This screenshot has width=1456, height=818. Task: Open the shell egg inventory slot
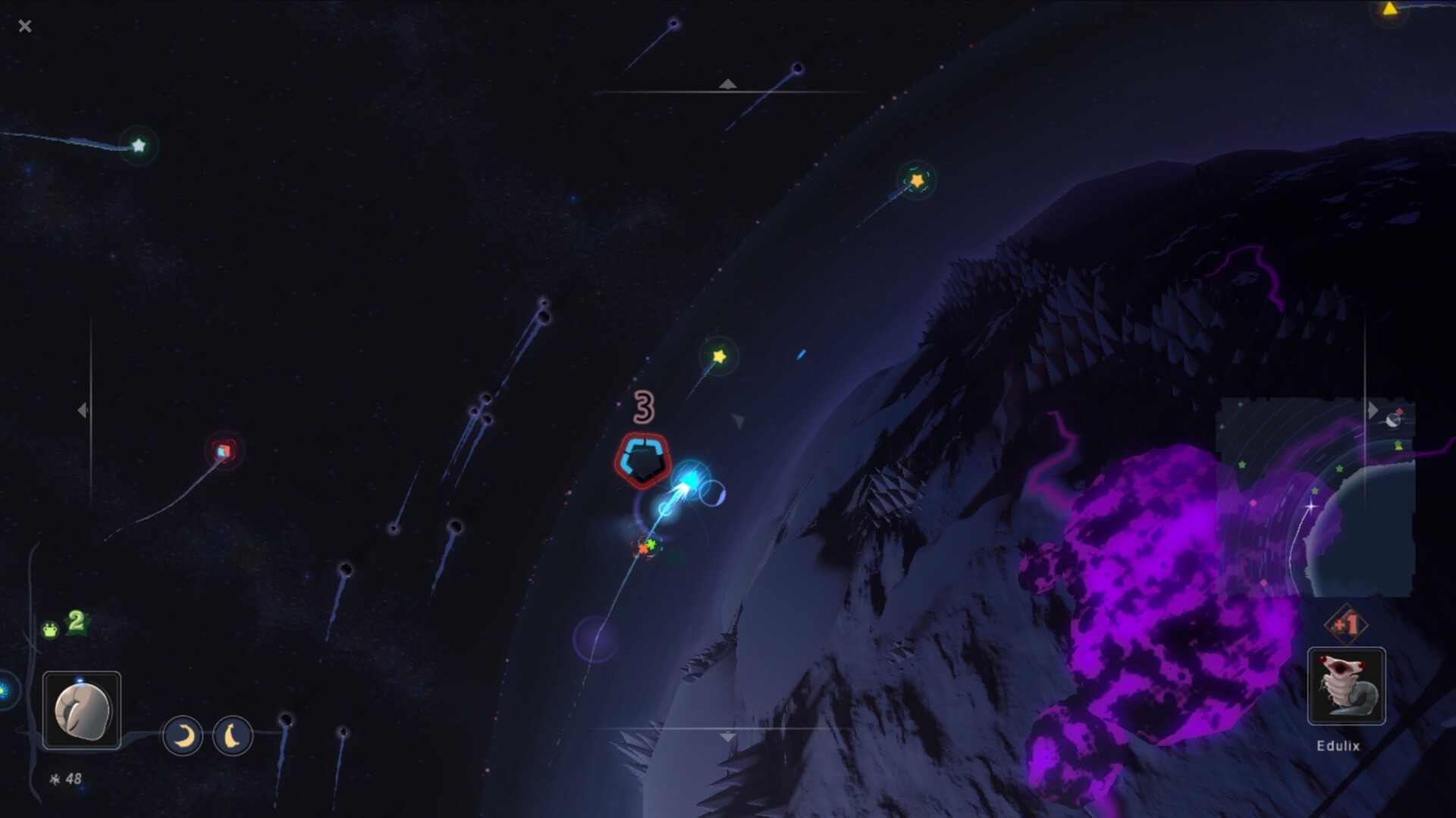[83, 711]
